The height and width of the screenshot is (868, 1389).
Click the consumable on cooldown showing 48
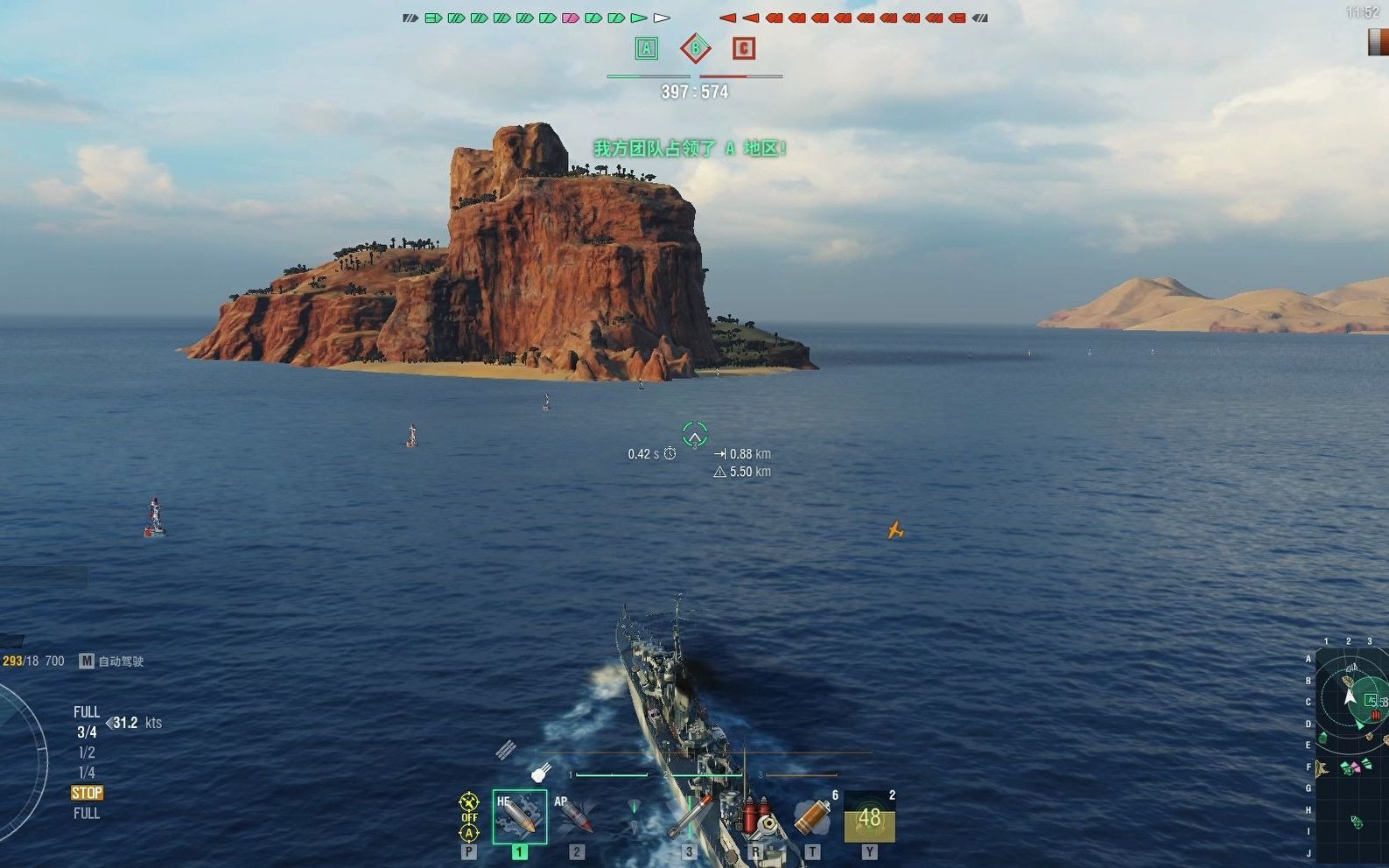[869, 817]
